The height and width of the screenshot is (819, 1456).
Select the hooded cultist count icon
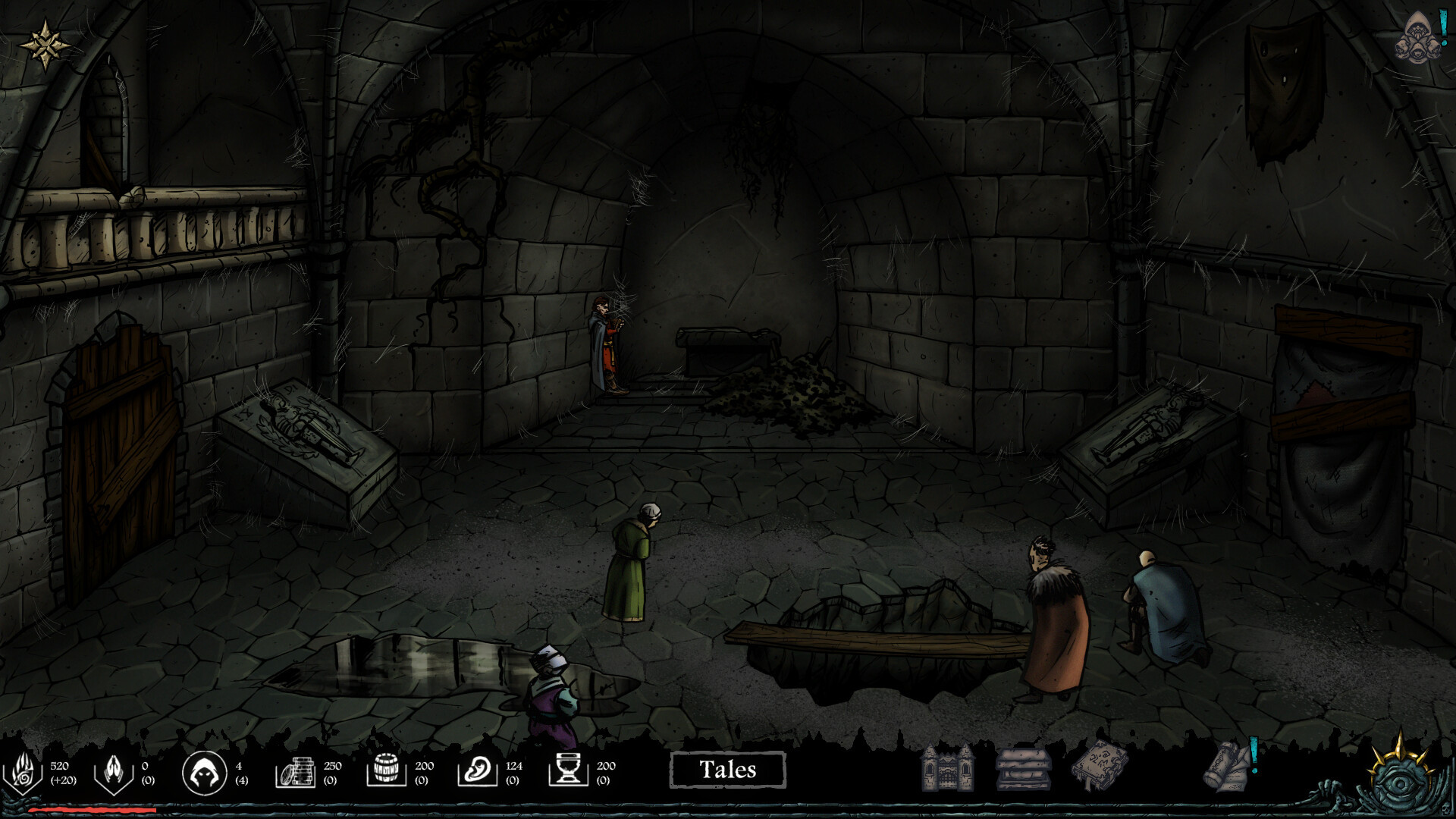pyautogui.click(x=204, y=773)
